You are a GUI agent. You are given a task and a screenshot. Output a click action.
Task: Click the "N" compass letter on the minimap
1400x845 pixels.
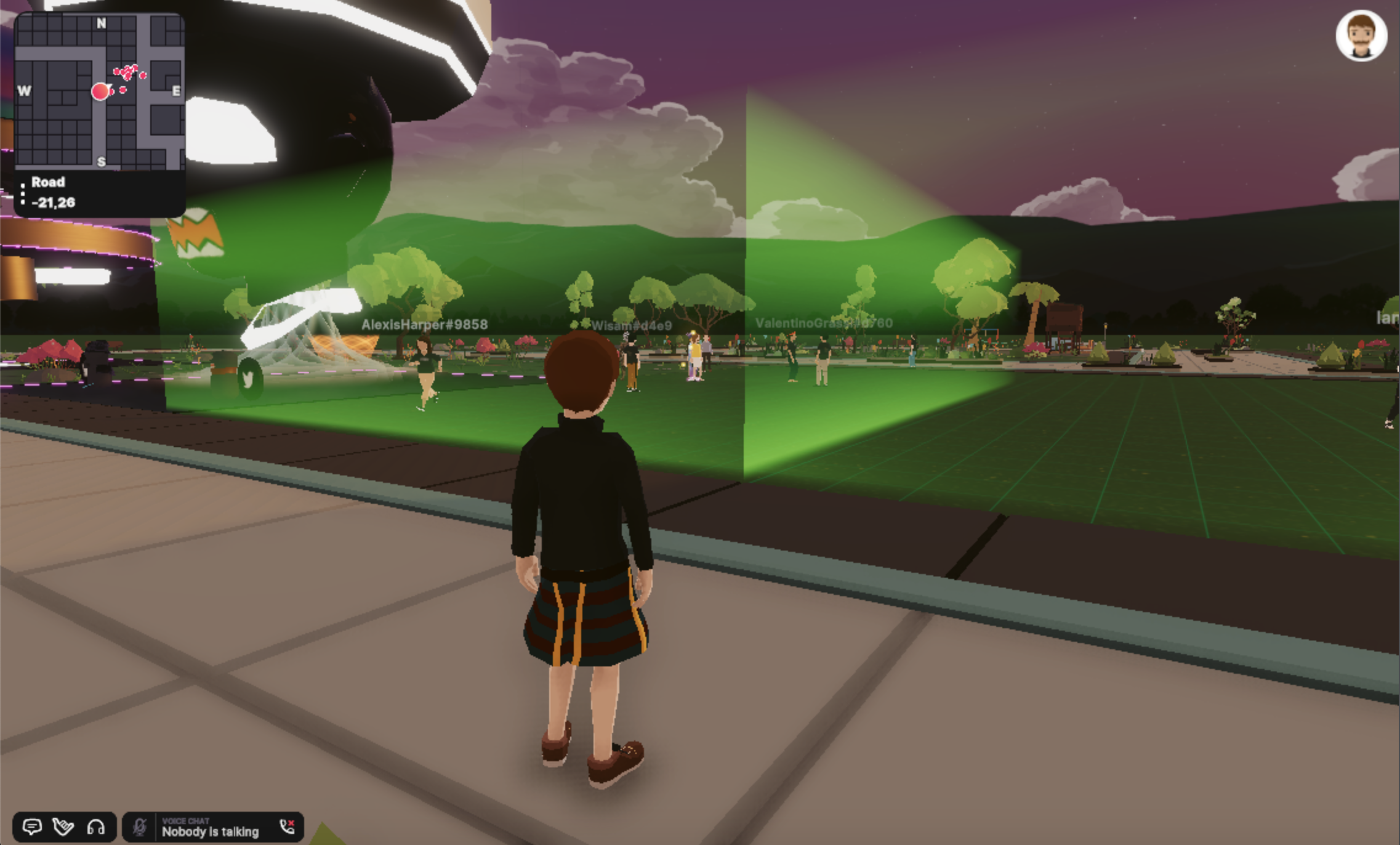(100, 22)
